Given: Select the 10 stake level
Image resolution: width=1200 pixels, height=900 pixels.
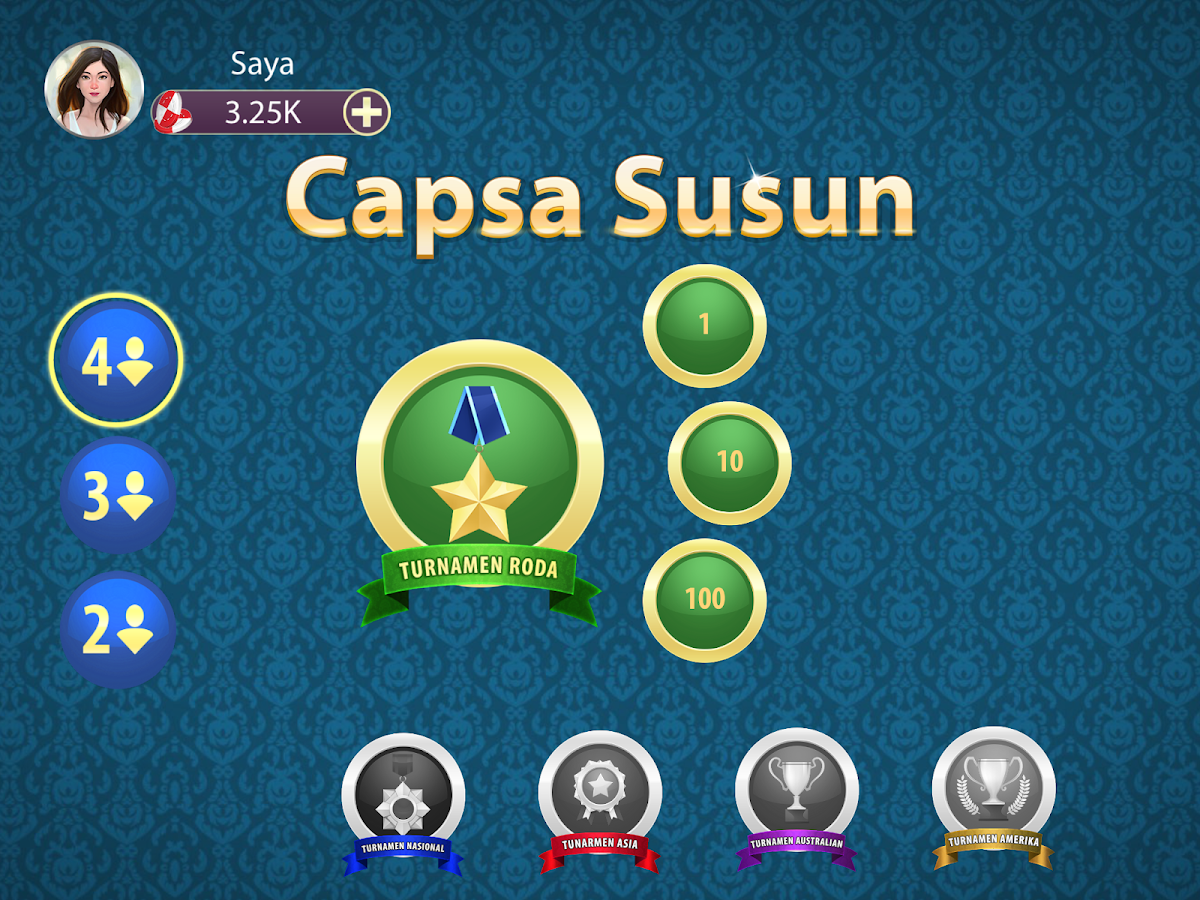Looking at the screenshot, I should (x=729, y=462).
